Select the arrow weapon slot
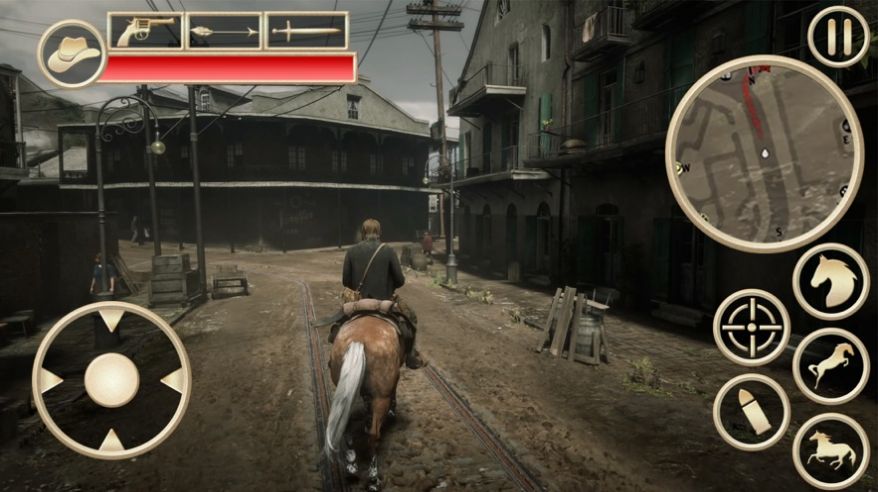The image size is (878, 492). [225, 31]
